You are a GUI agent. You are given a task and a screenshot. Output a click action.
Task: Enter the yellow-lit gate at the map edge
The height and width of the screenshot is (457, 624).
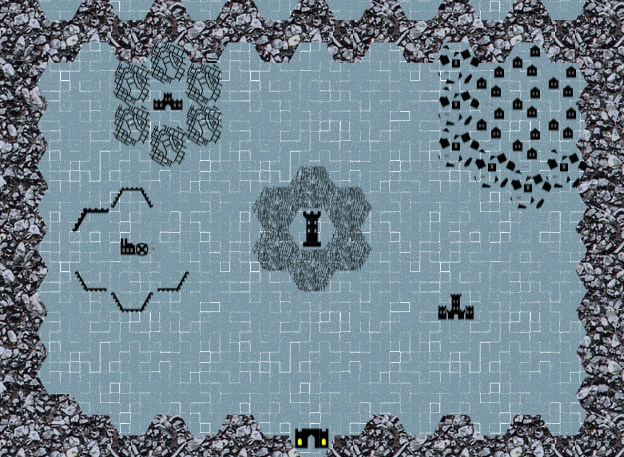click(x=313, y=438)
